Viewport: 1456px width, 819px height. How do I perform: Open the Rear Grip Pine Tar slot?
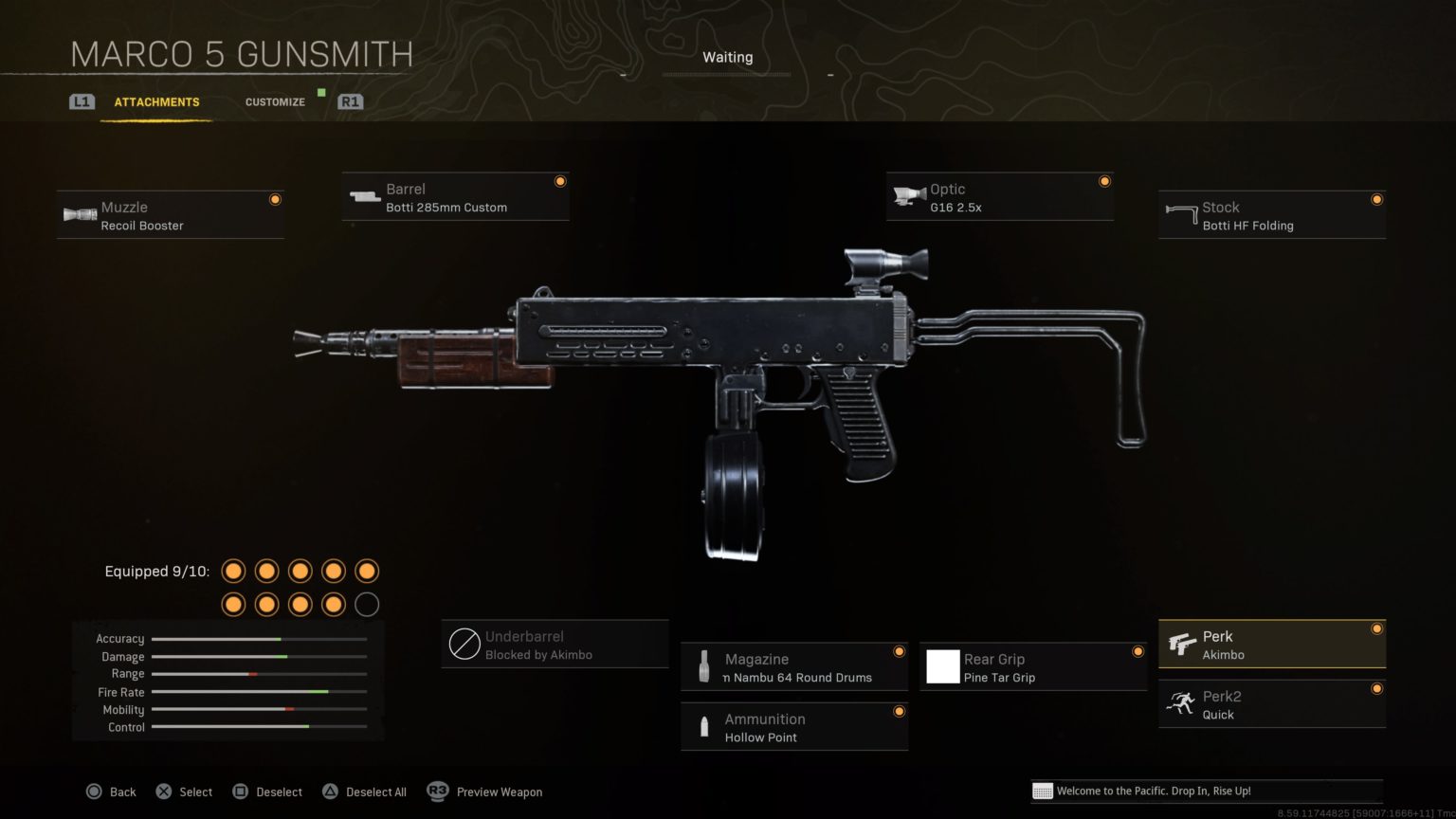coord(1033,667)
